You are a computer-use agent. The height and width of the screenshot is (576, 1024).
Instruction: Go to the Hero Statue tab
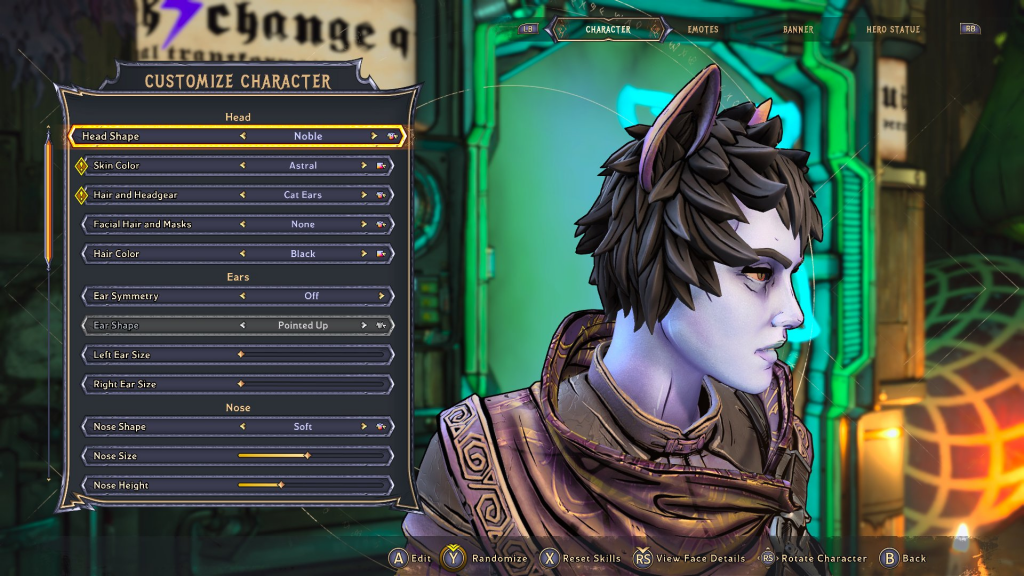click(893, 30)
